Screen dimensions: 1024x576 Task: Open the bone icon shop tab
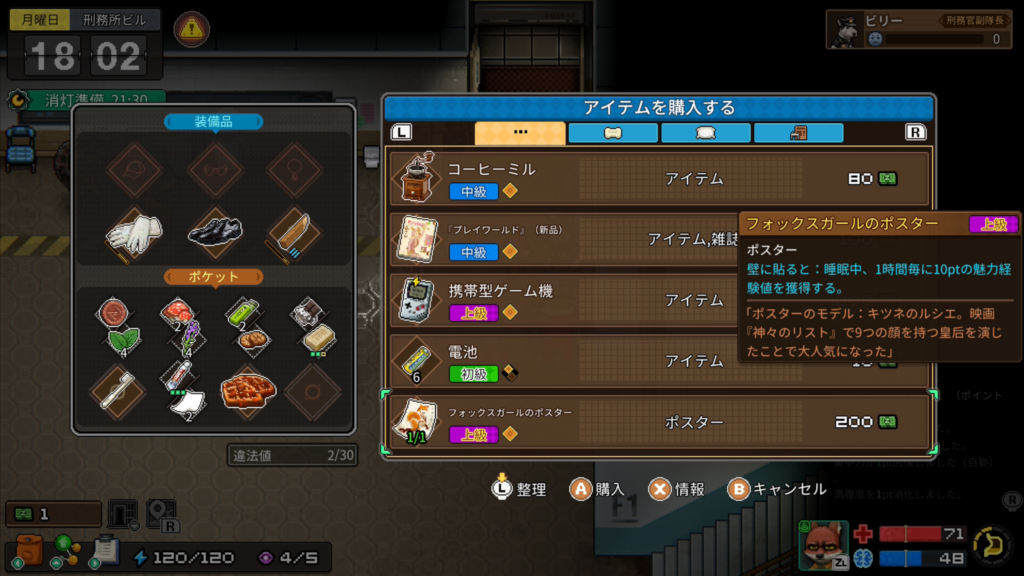point(612,133)
